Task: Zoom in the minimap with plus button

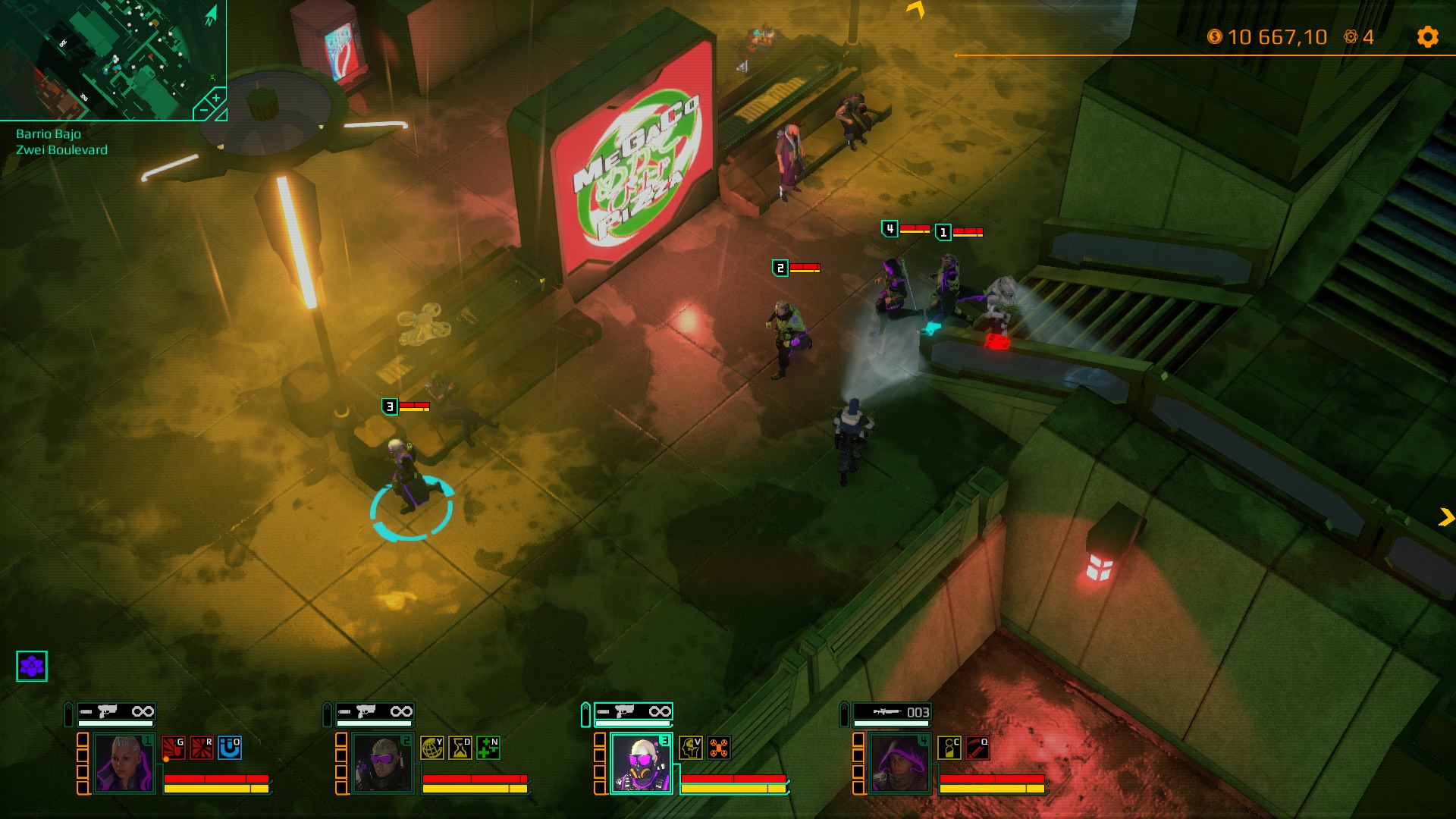Action: (216, 98)
